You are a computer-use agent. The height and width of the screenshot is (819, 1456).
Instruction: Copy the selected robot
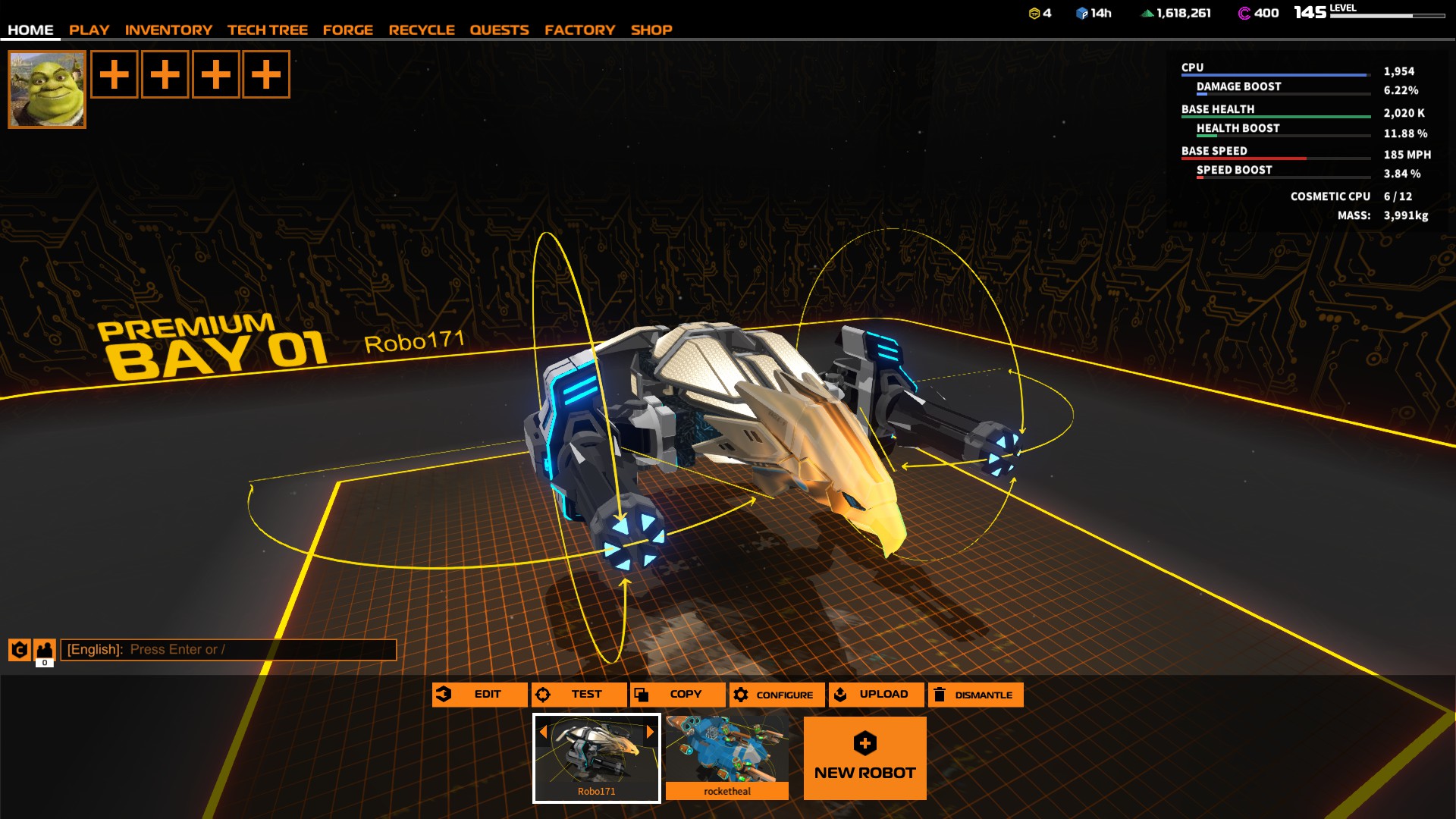pyautogui.click(x=677, y=695)
